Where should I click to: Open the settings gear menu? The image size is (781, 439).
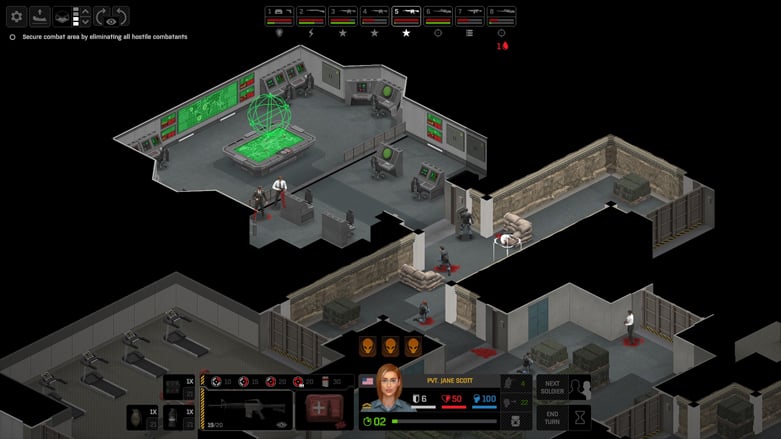(x=16, y=16)
